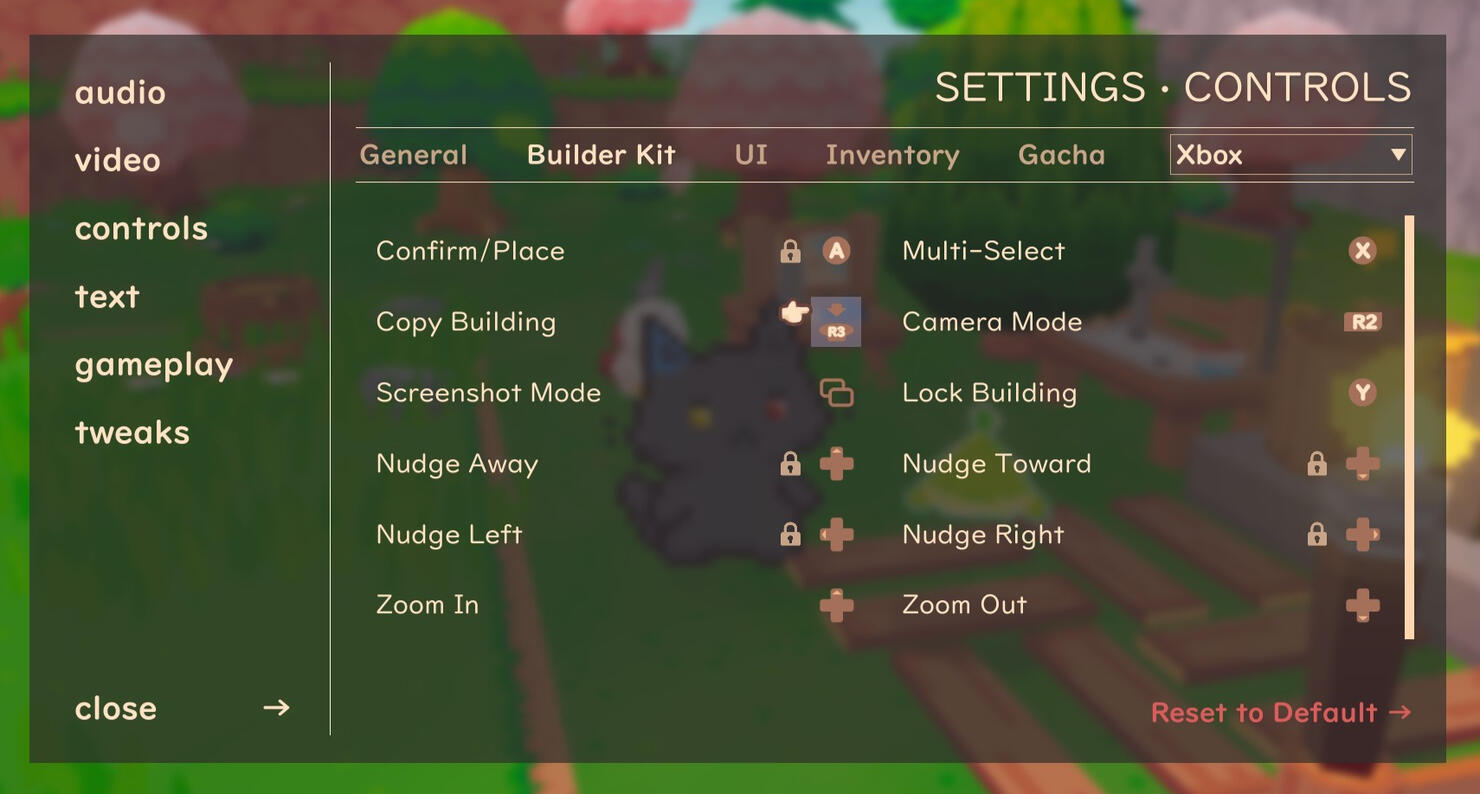Viewport: 1480px width, 794px height.
Task: Open the Gacha controls tab
Action: [x=1061, y=154]
